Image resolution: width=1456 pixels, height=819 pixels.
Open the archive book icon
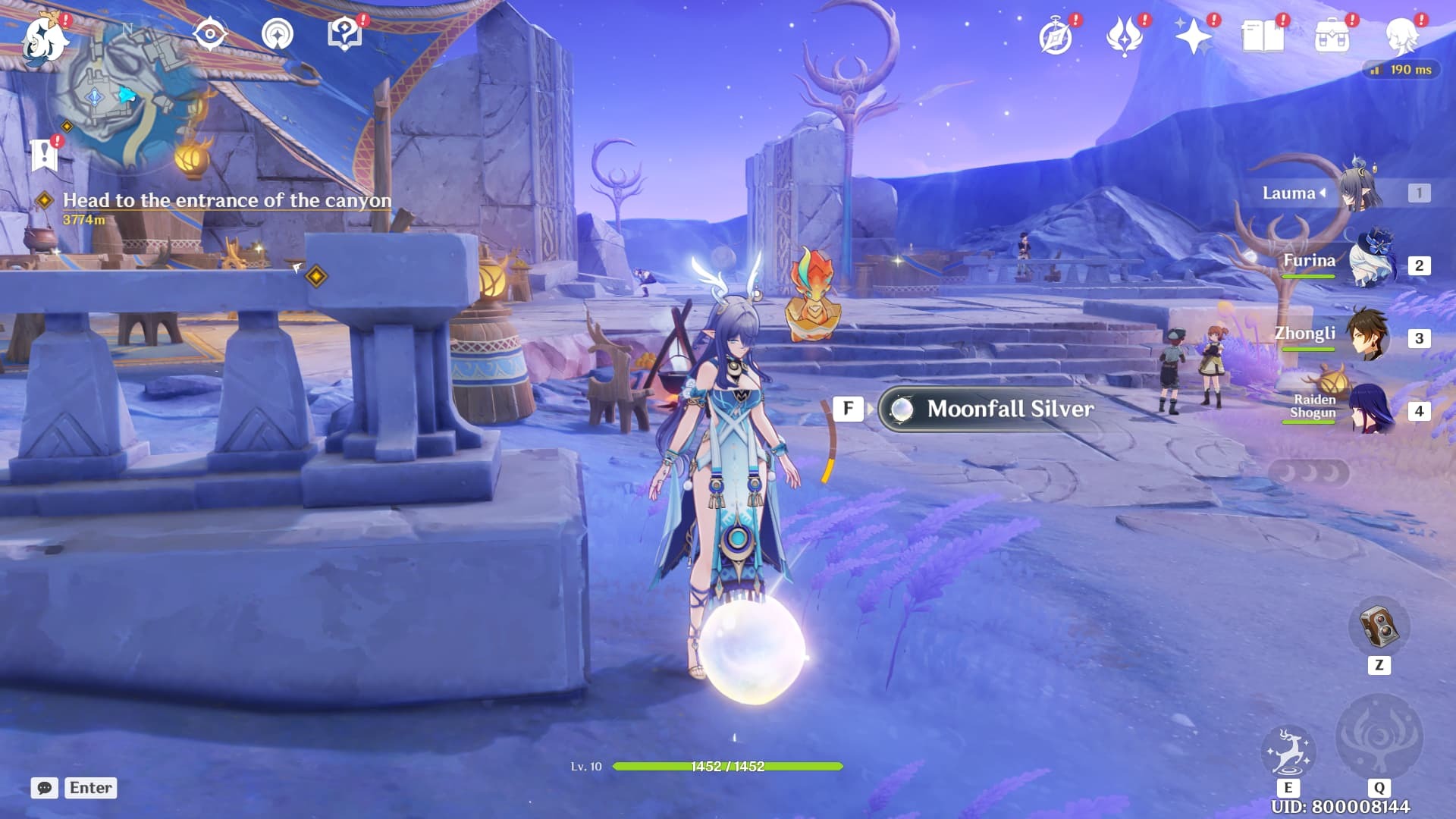pos(1263,36)
